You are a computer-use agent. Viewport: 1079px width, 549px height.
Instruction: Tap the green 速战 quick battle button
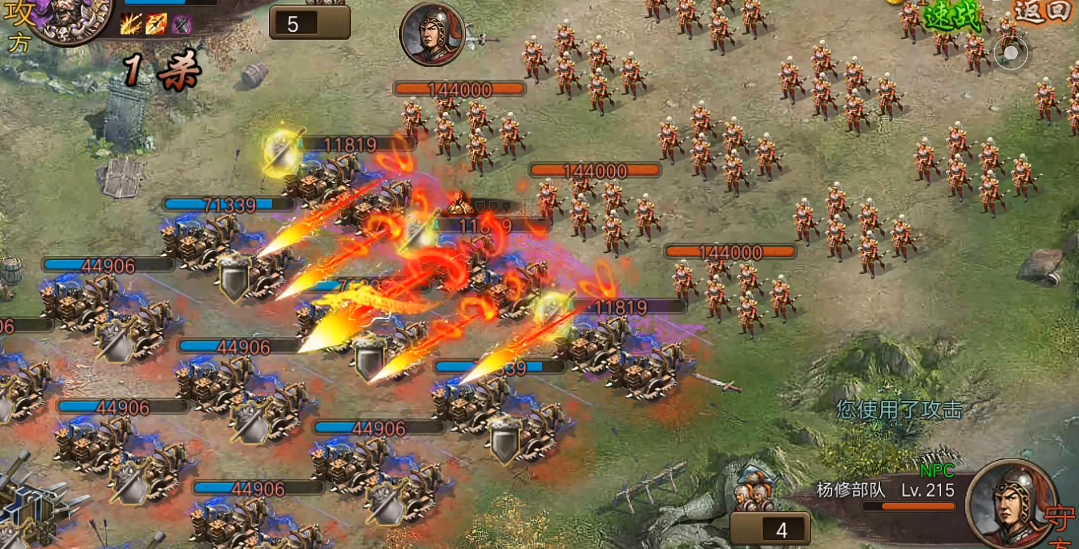coord(939,14)
